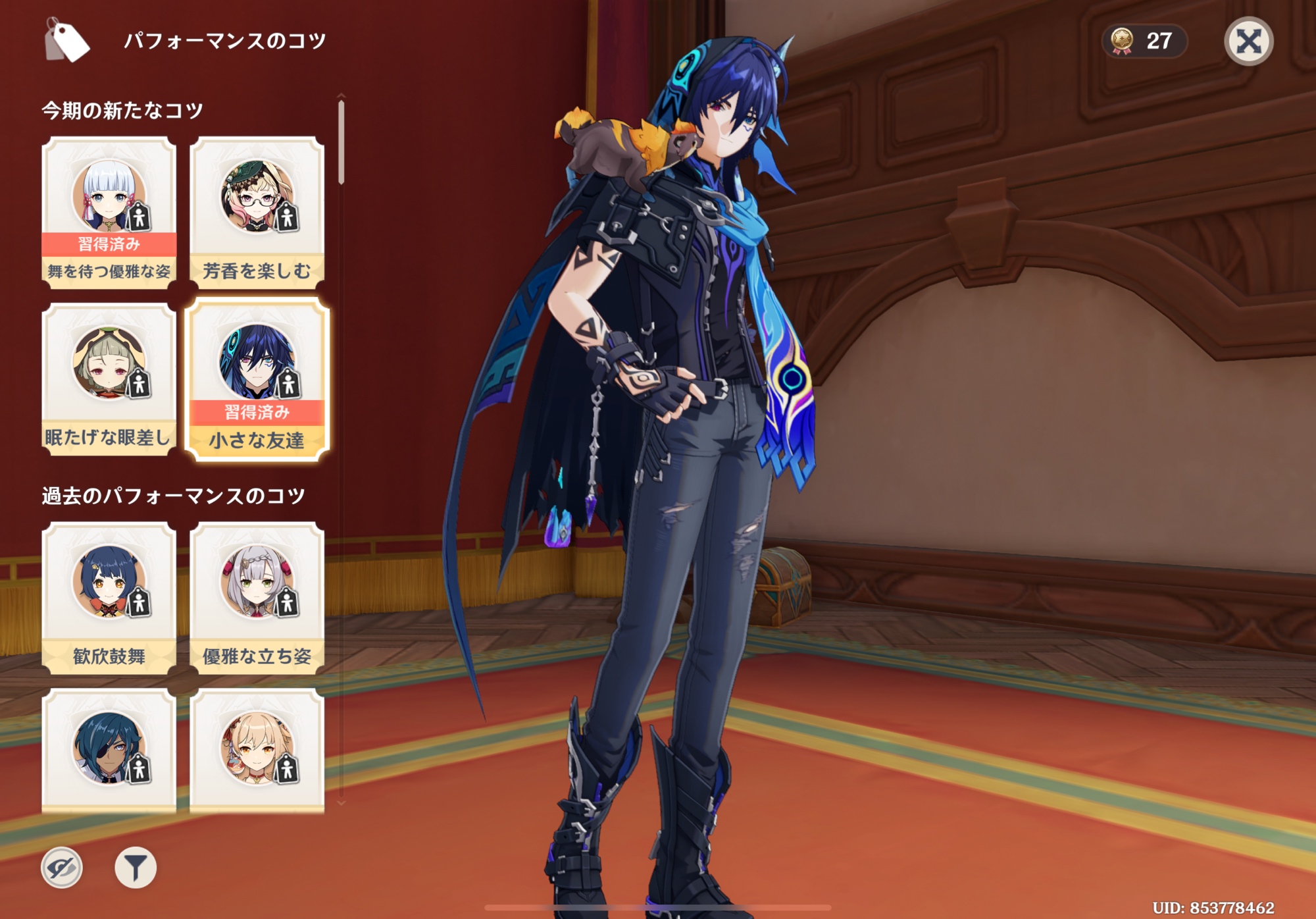Close the performance tips screen

tap(1248, 41)
